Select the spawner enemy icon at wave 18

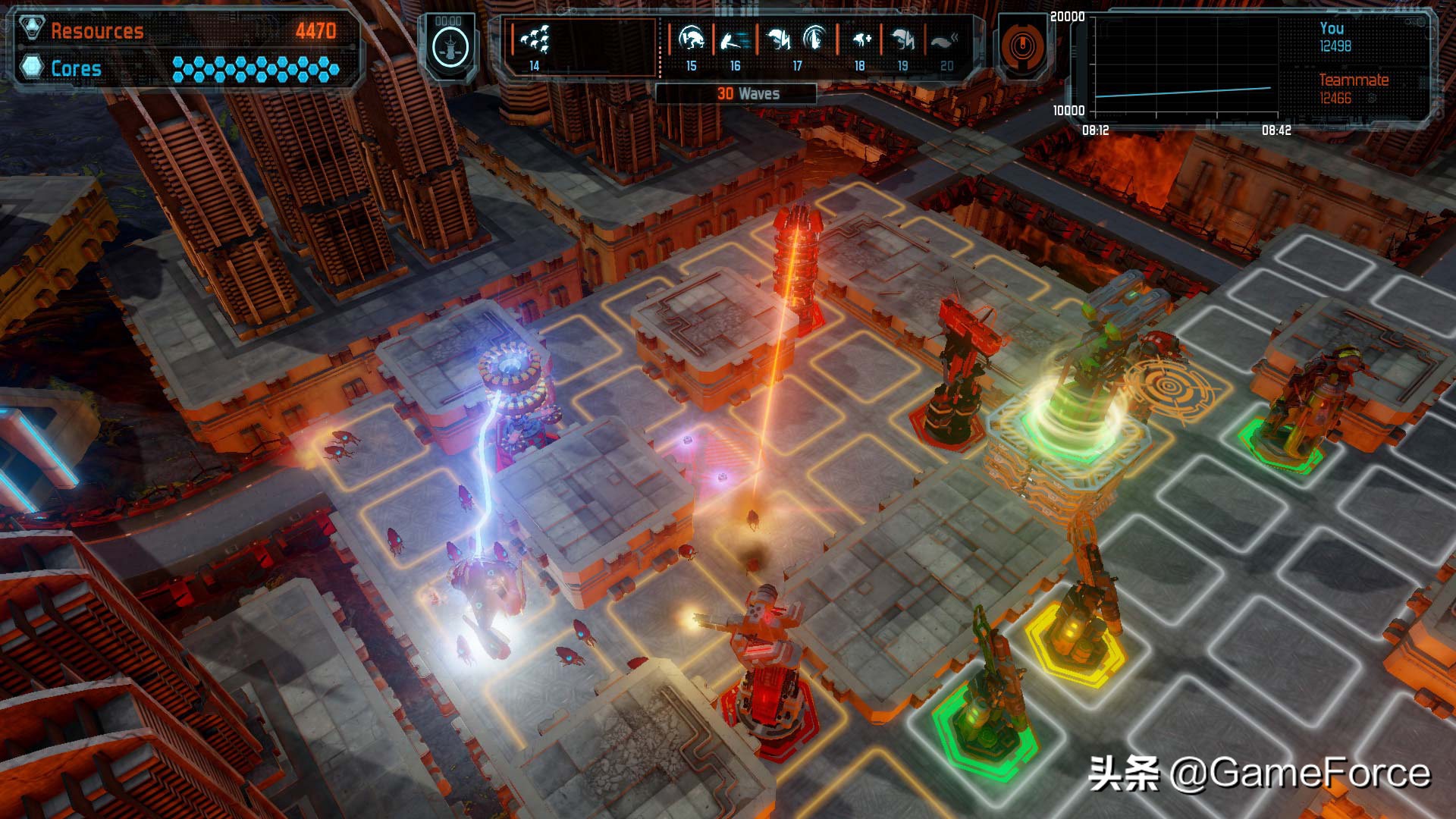point(861,39)
